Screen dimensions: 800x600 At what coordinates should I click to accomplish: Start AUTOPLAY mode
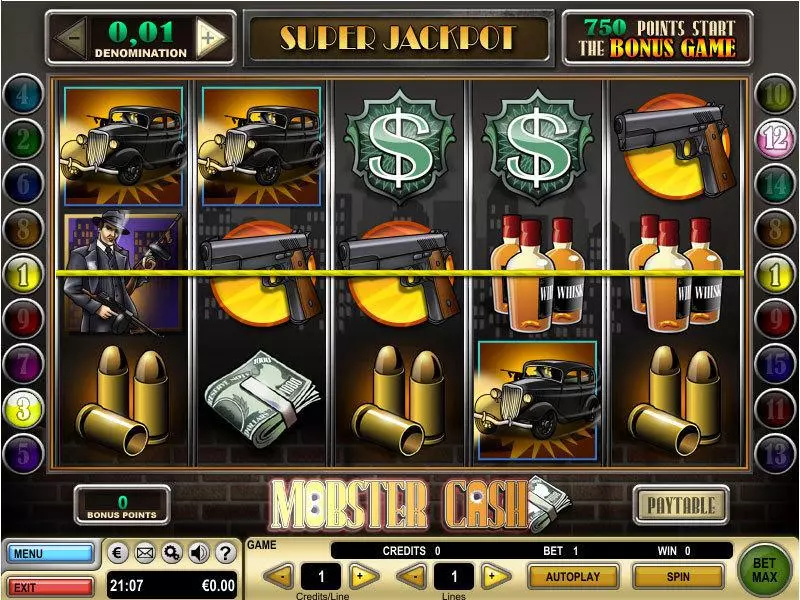tap(573, 577)
